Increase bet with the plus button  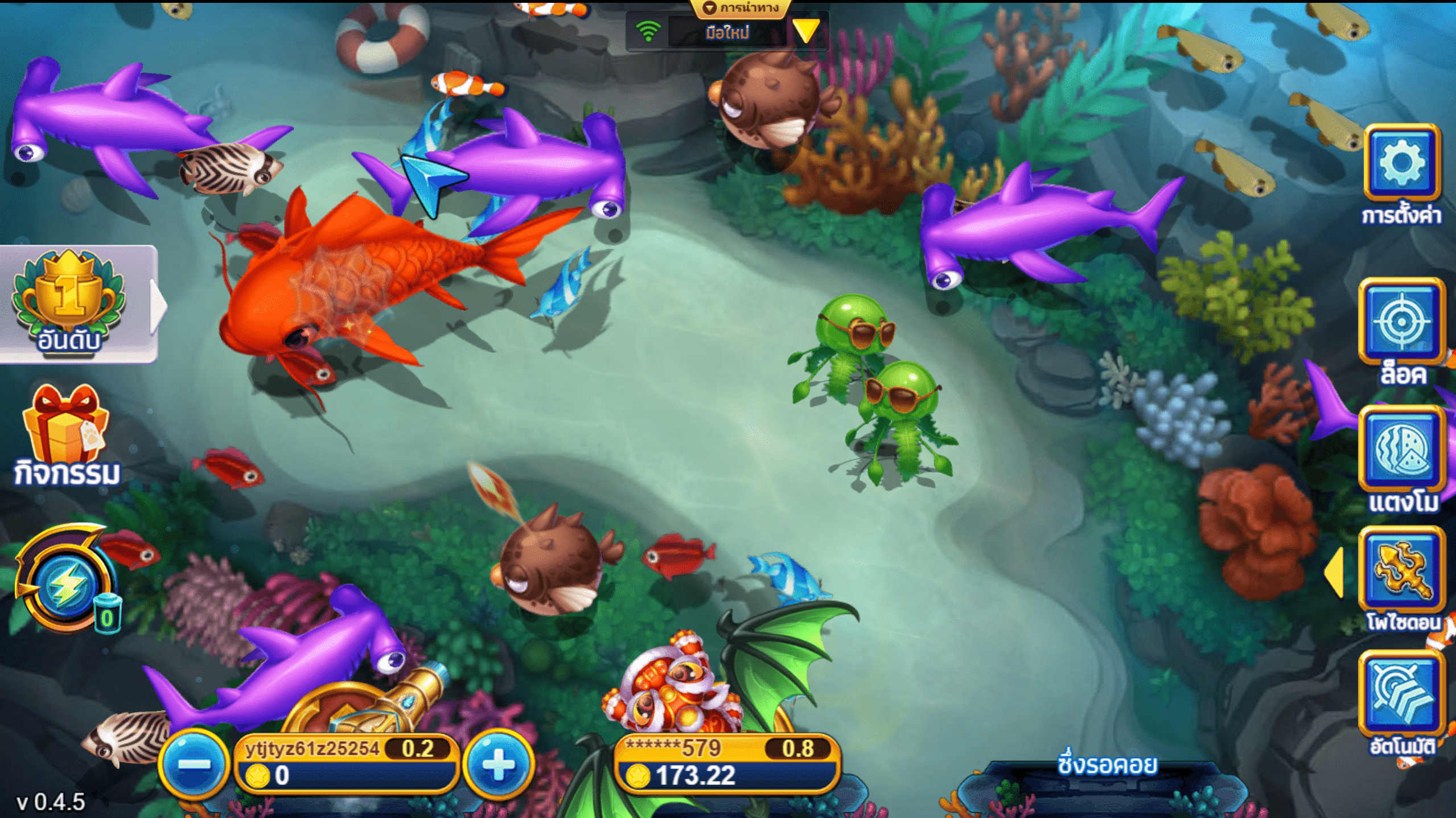tap(499, 764)
